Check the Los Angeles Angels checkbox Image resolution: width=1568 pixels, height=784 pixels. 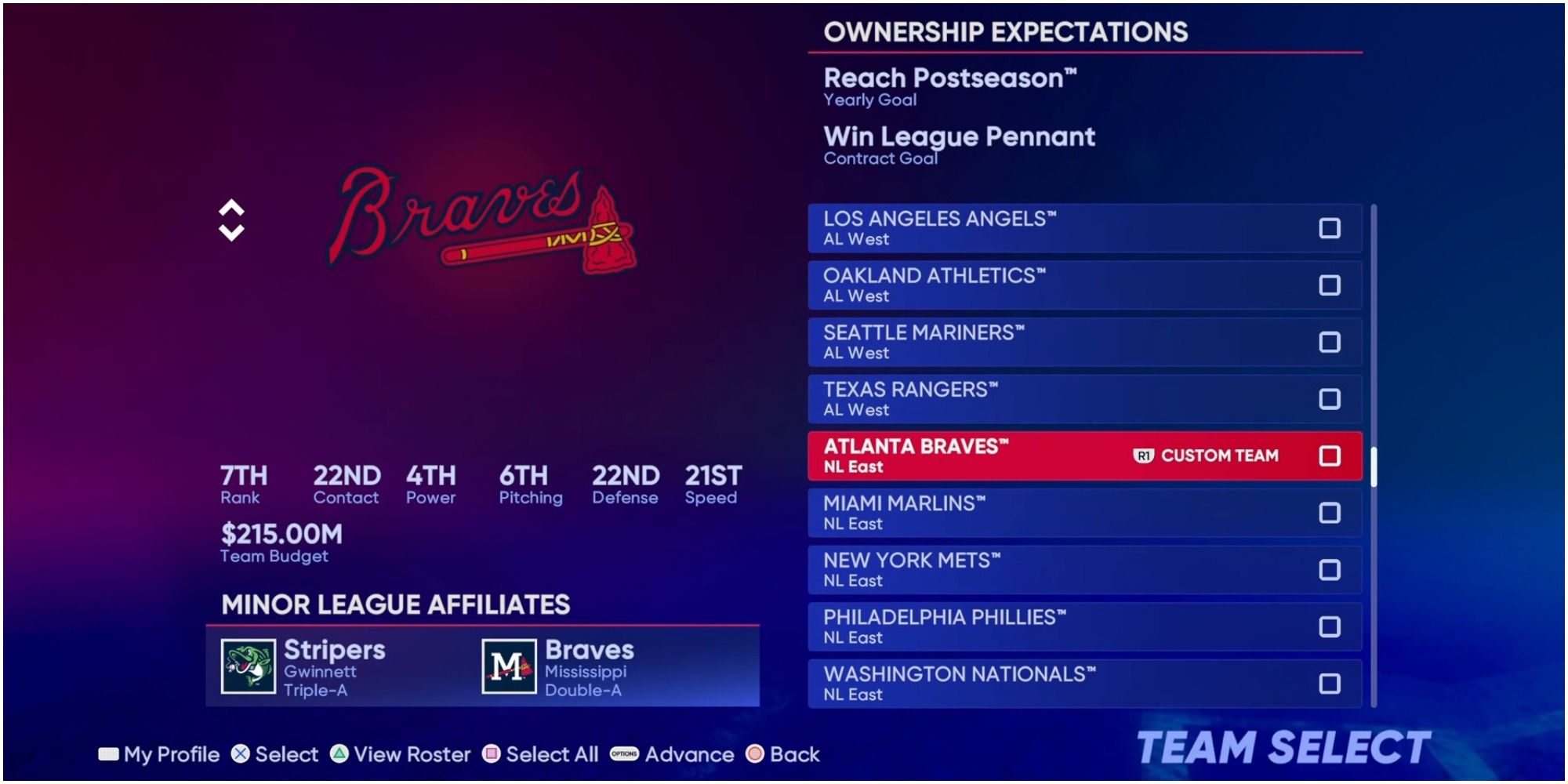tap(1330, 228)
